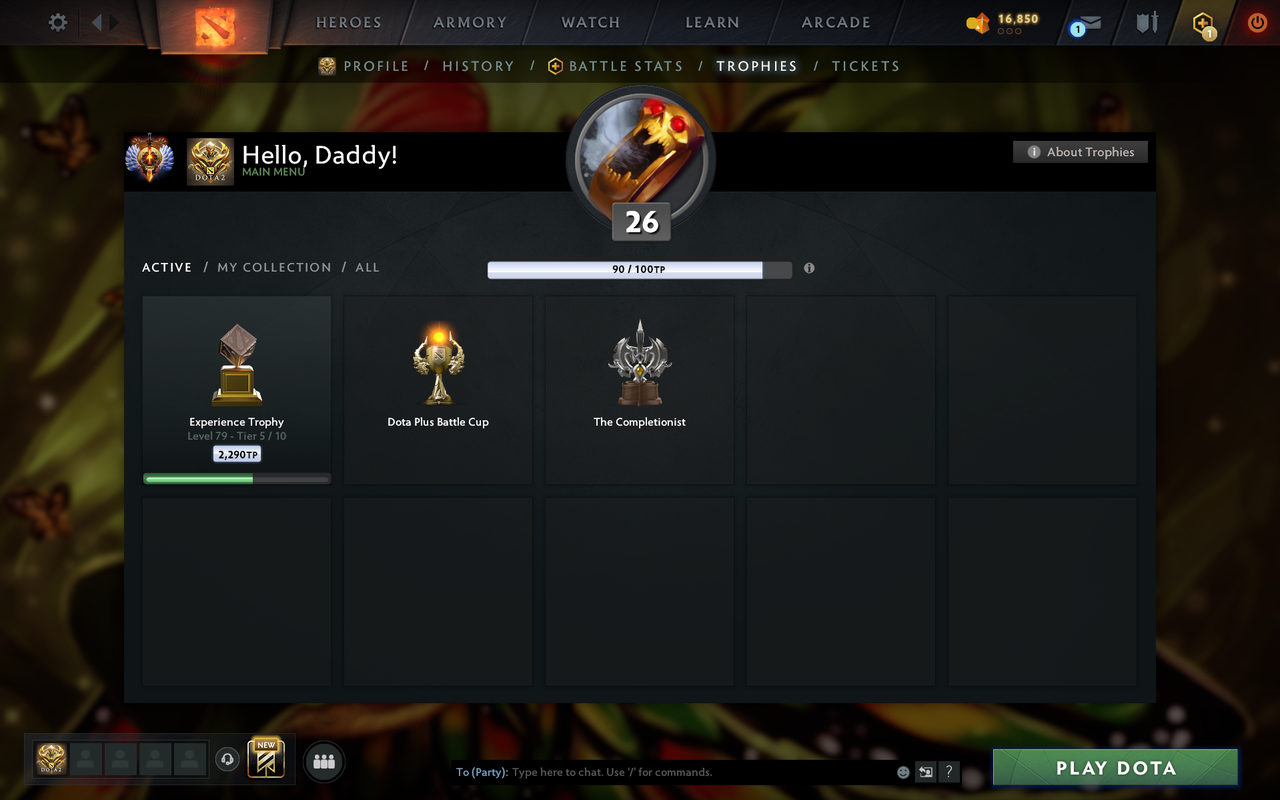
Task: Open the emoticon picker in chat
Action: tap(901, 772)
